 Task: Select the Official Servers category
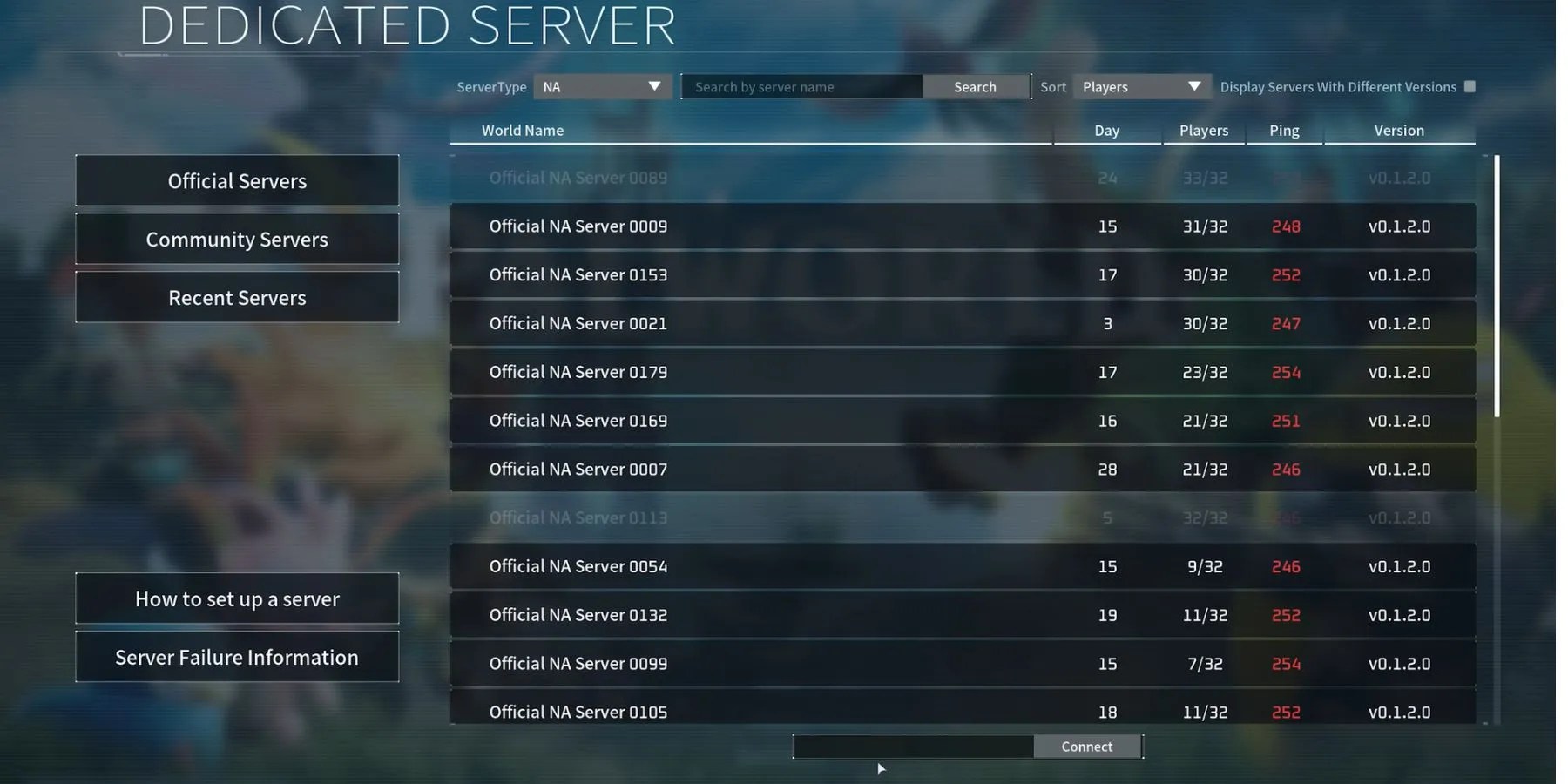(237, 180)
